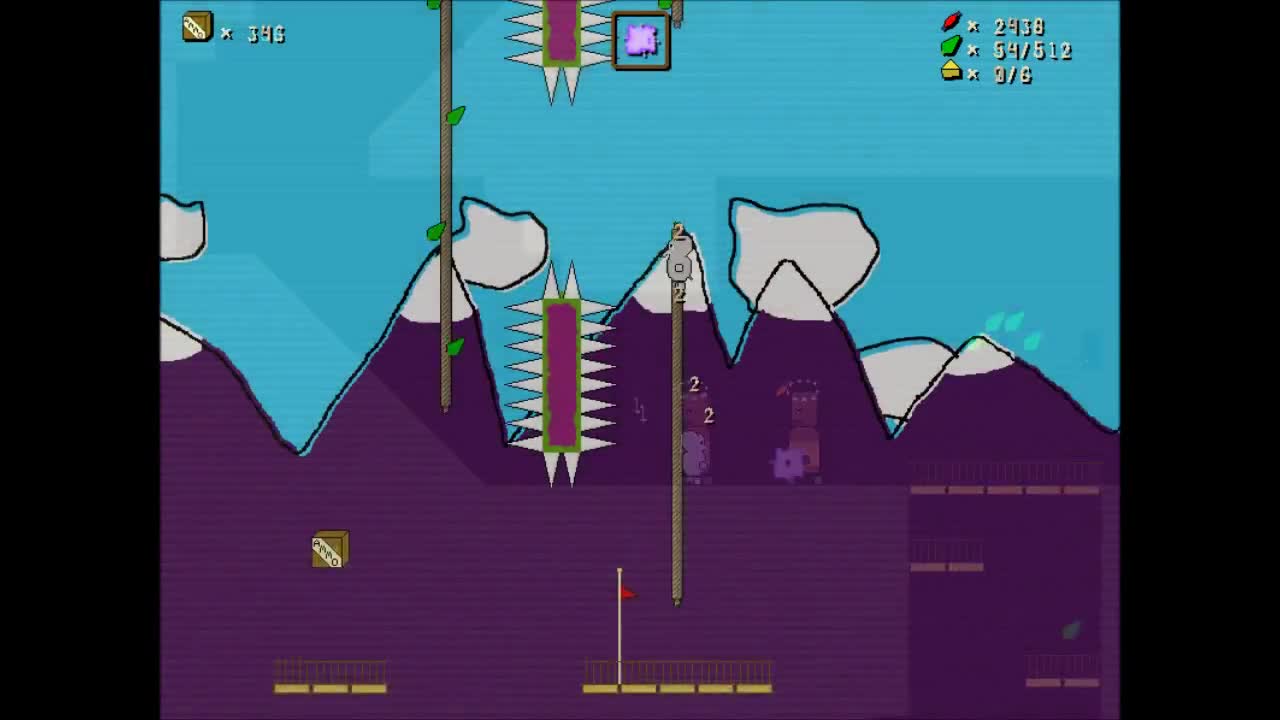Click the player character on the vertical pole
Viewport: 1280px width, 720px height.
tap(678, 260)
